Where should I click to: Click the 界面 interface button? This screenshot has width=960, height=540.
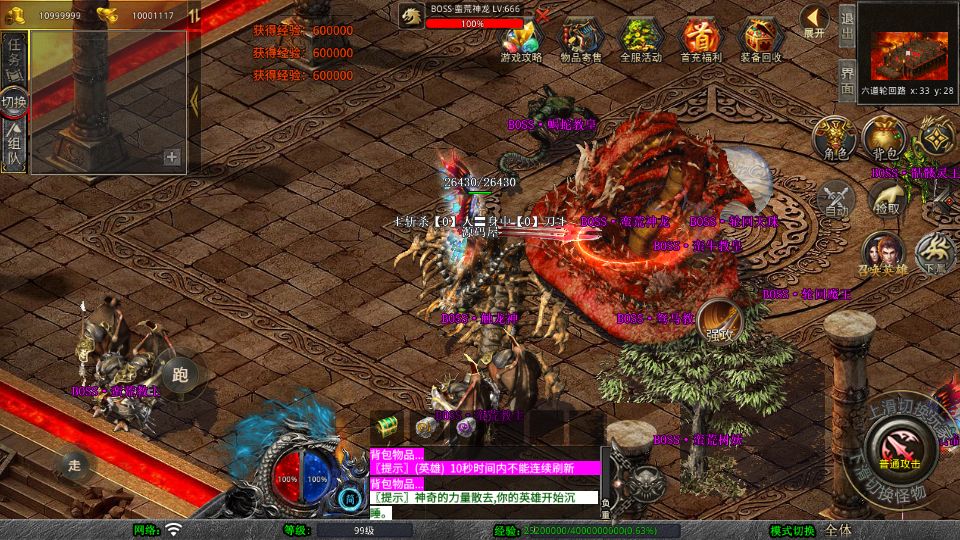[x=846, y=77]
